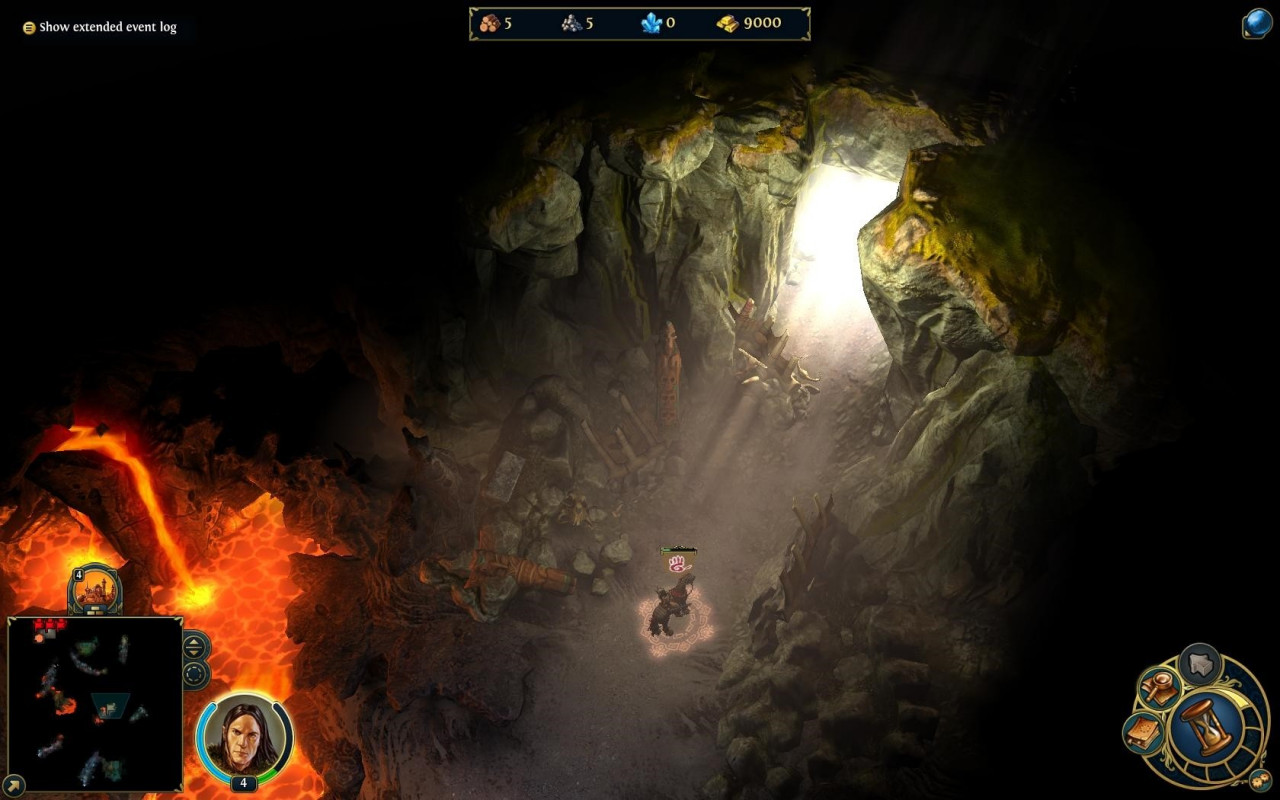
Task: Select the long-haired hero portrait
Action: 244,736
